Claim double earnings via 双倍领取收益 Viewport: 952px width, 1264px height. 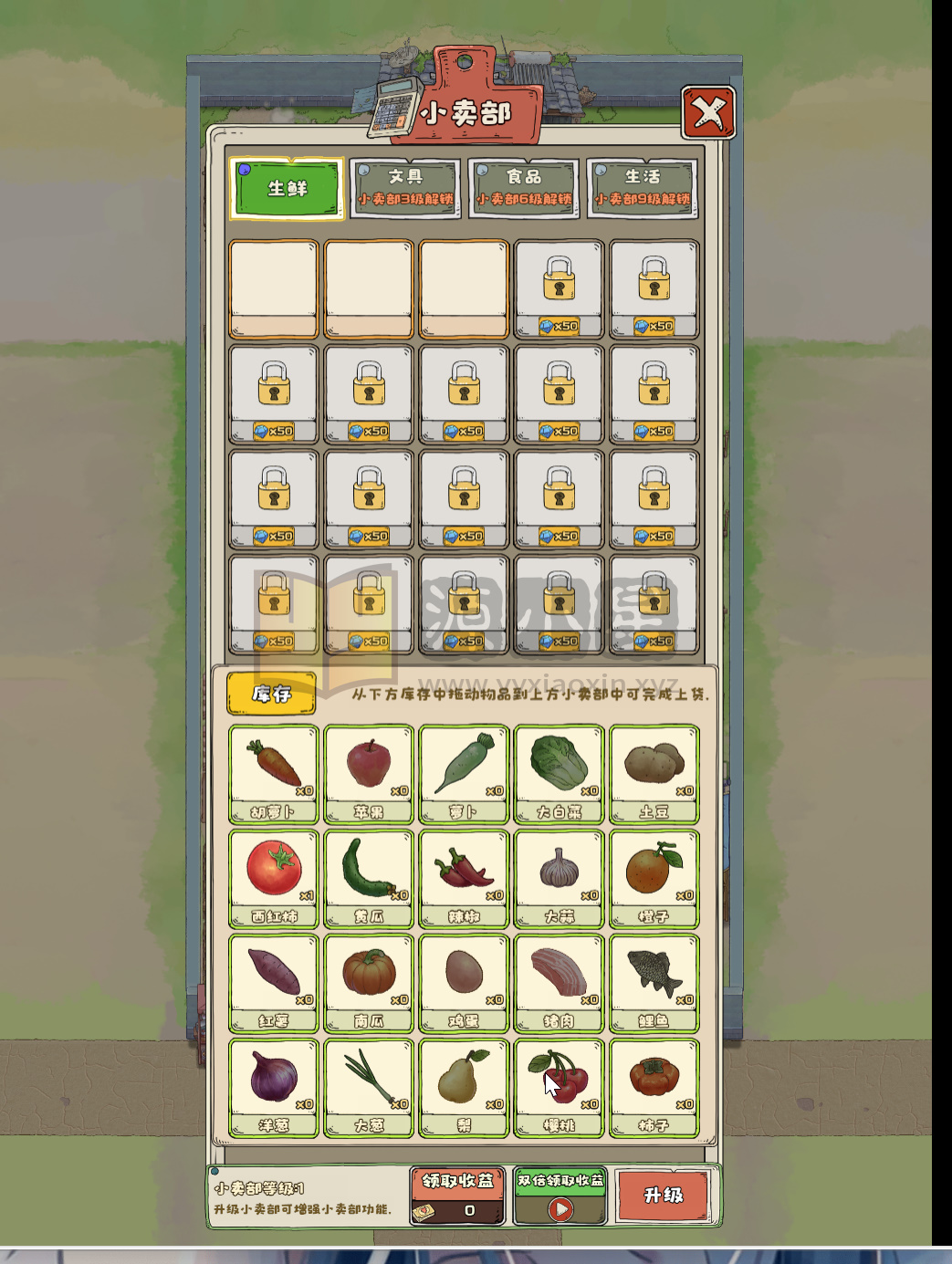pyautogui.click(x=560, y=1196)
